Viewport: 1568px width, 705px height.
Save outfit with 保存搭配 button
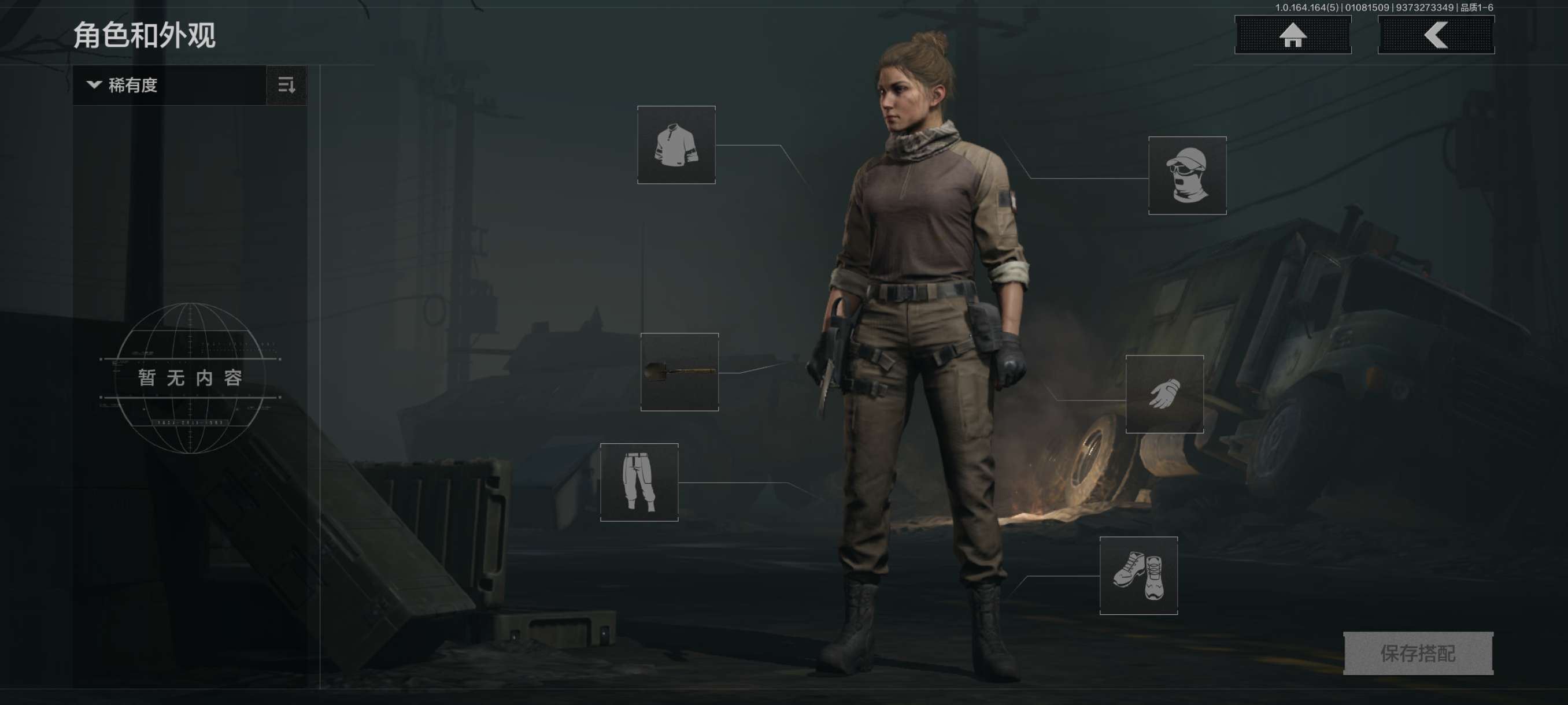pyautogui.click(x=1418, y=654)
